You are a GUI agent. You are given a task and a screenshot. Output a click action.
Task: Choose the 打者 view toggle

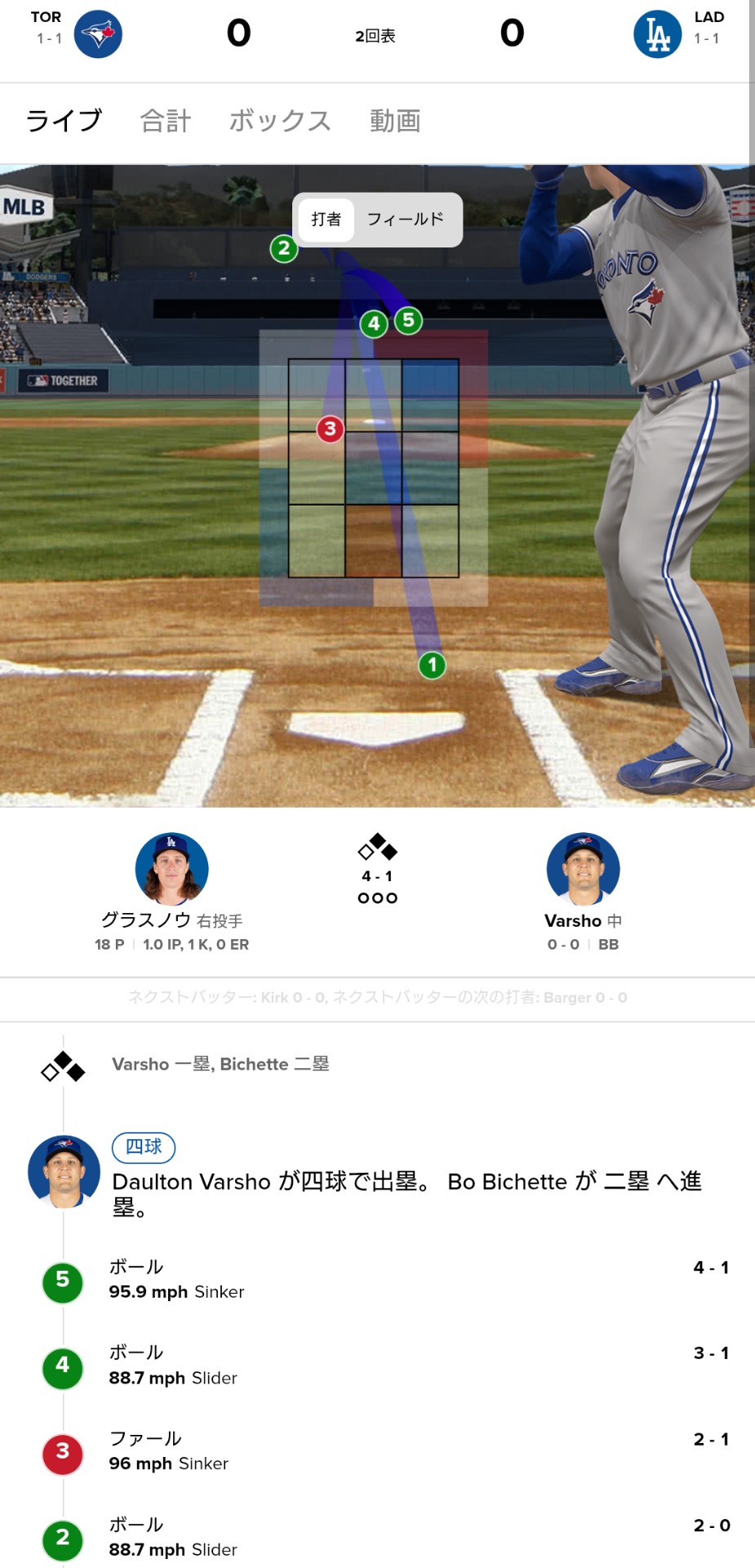pyautogui.click(x=326, y=220)
